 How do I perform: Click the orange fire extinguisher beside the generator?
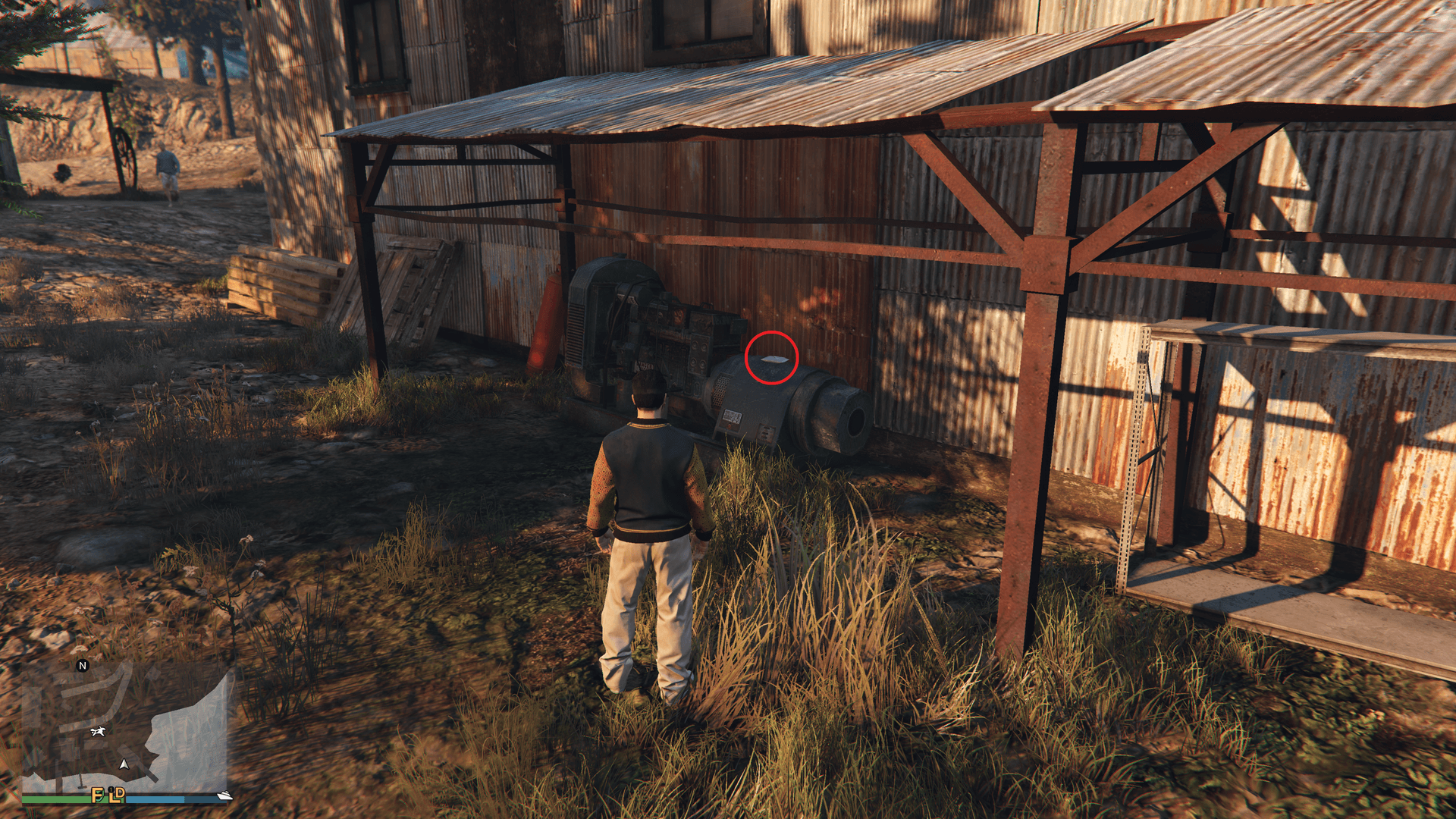point(543,318)
